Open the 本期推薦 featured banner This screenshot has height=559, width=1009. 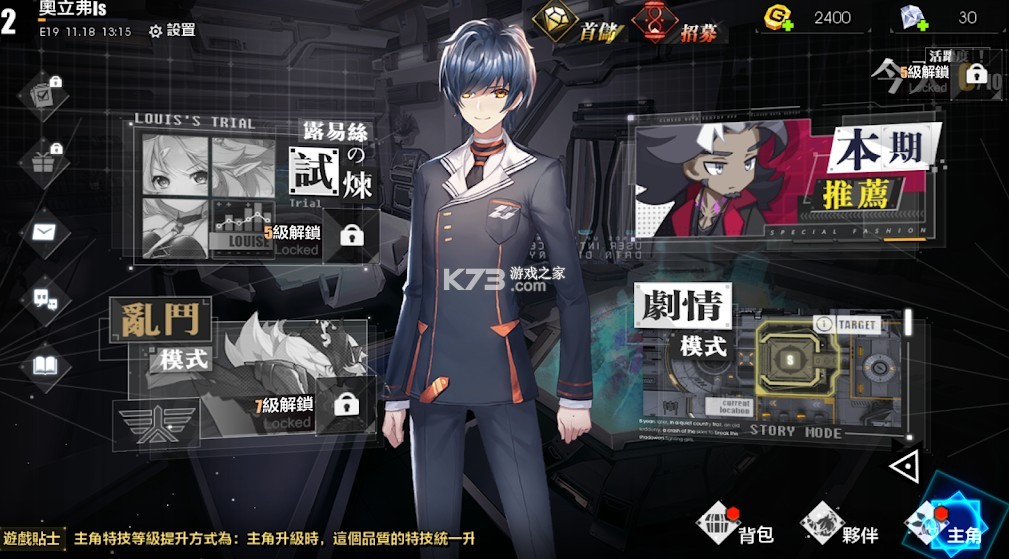pyautogui.click(x=785, y=182)
